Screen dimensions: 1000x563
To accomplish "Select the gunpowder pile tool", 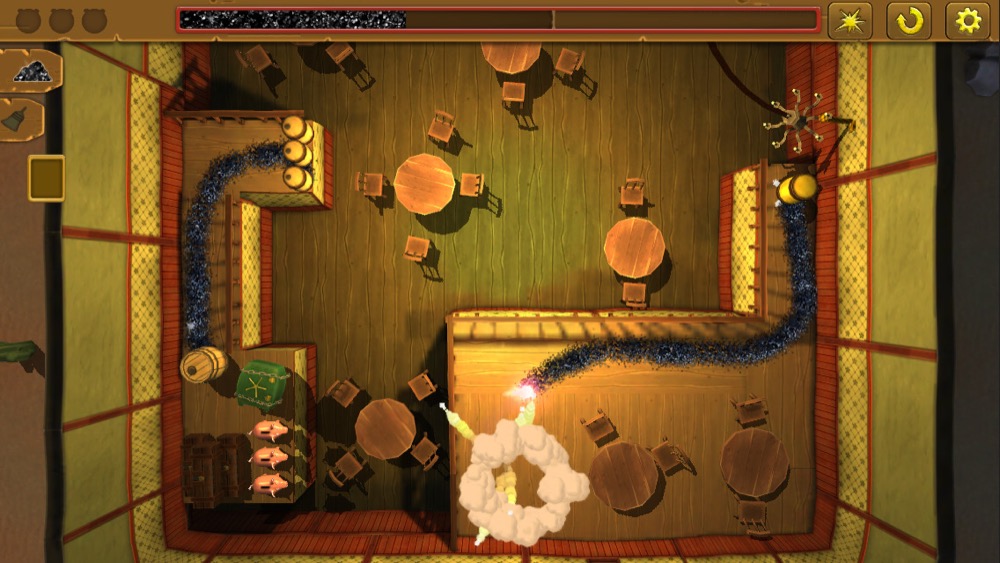I will (x=33, y=70).
